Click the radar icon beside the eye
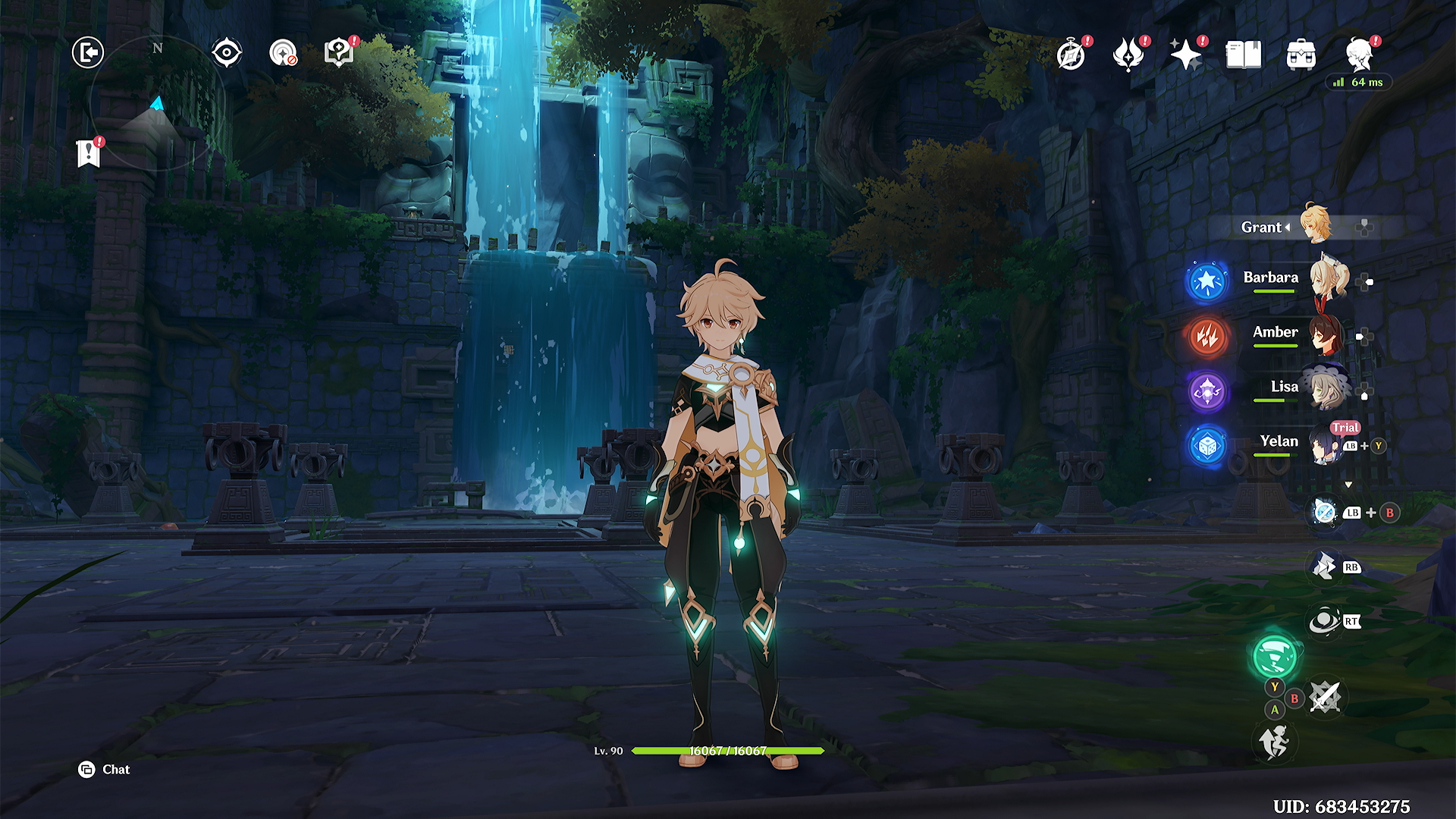The image size is (1456, 819). pyautogui.click(x=283, y=53)
